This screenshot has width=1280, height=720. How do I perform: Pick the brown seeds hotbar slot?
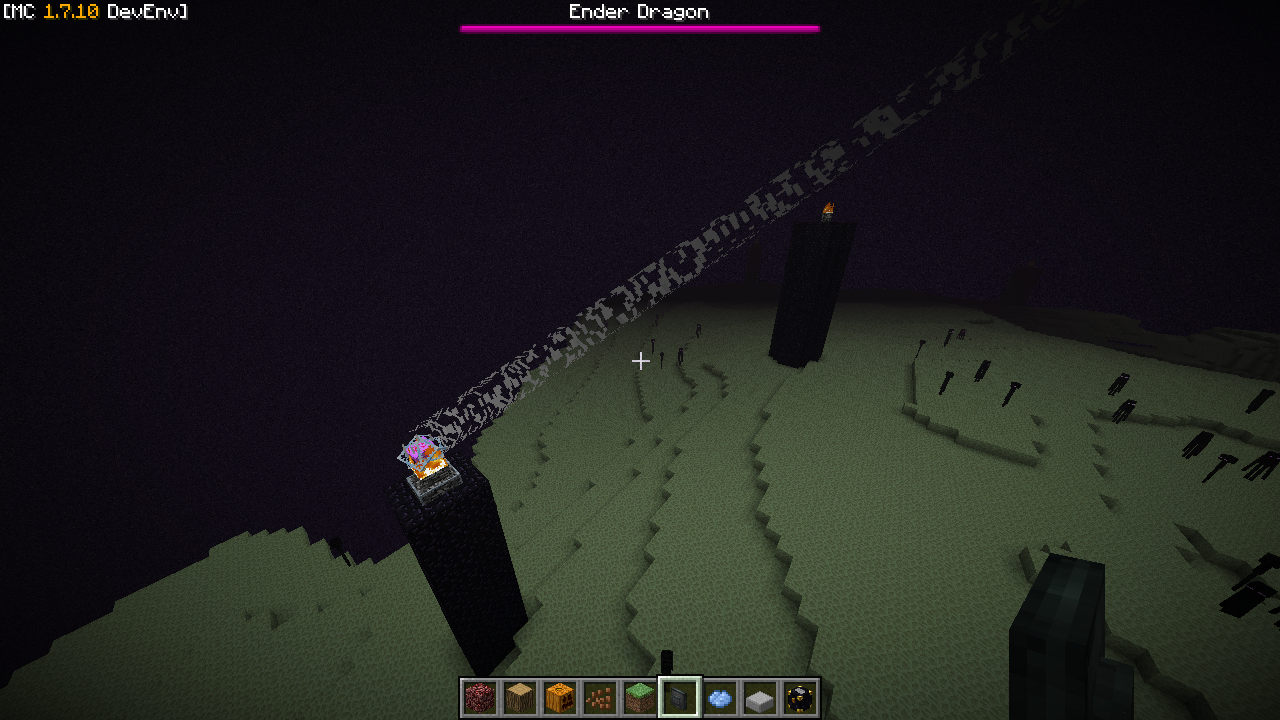tap(600, 698)
